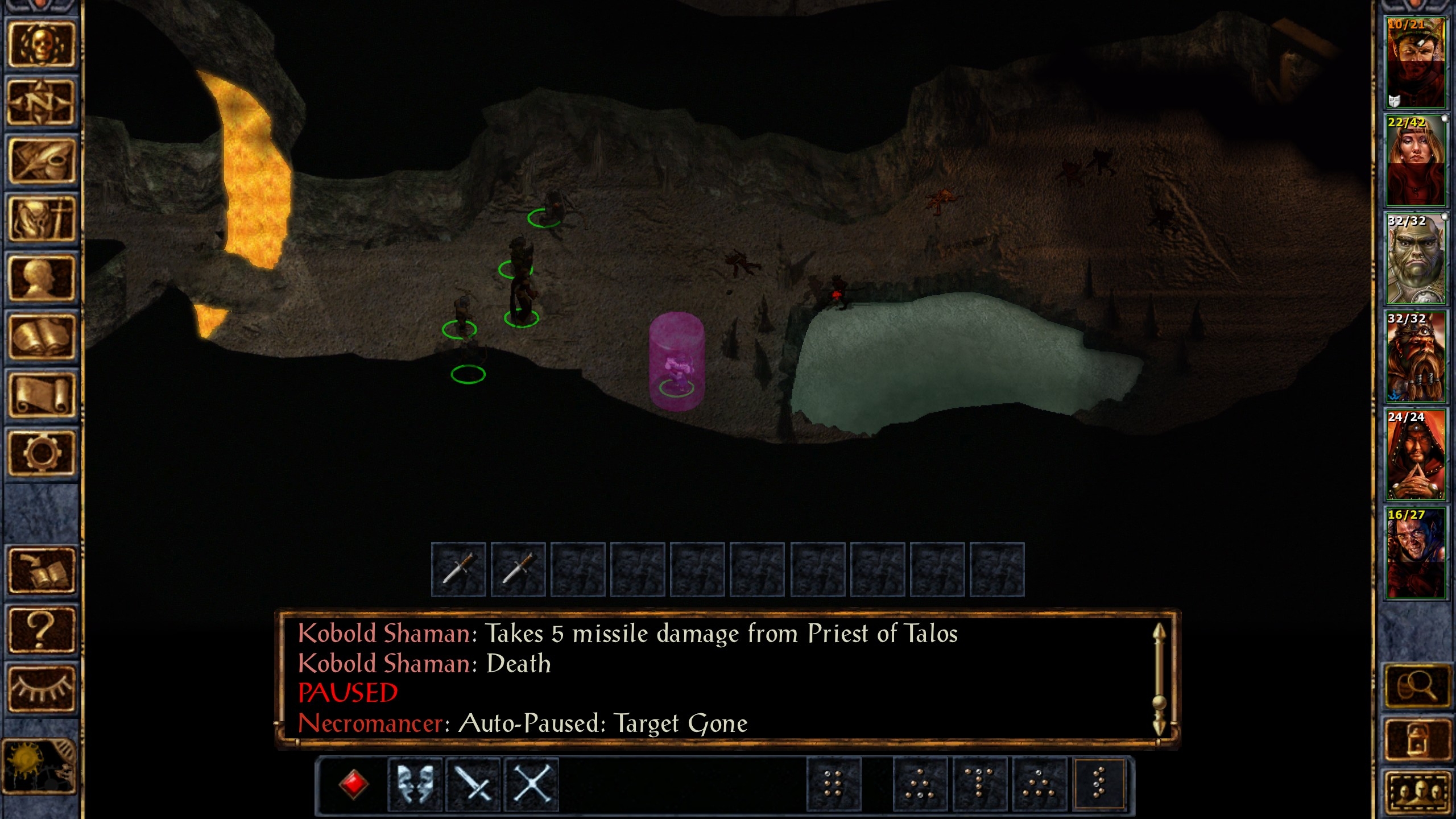1456x819 pixels.
Task: Toggle quick loot with the magnifier button
Action: pyautogui.click(x=1416, y=687)
